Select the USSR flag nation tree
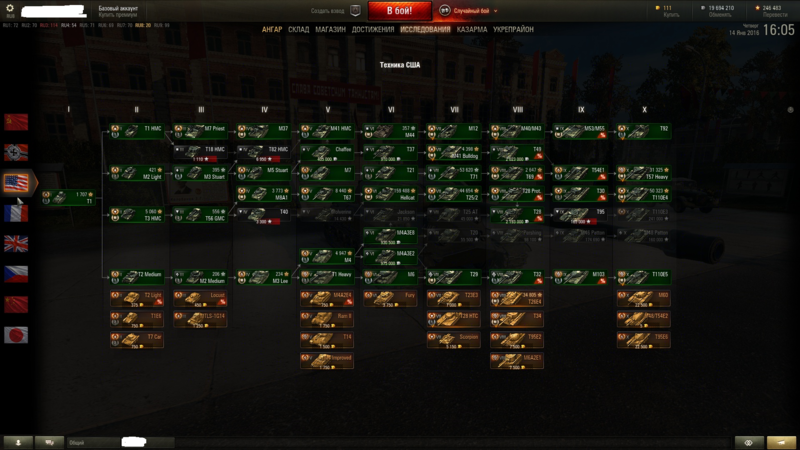The image size is (800, 450). tap(17, 122)
